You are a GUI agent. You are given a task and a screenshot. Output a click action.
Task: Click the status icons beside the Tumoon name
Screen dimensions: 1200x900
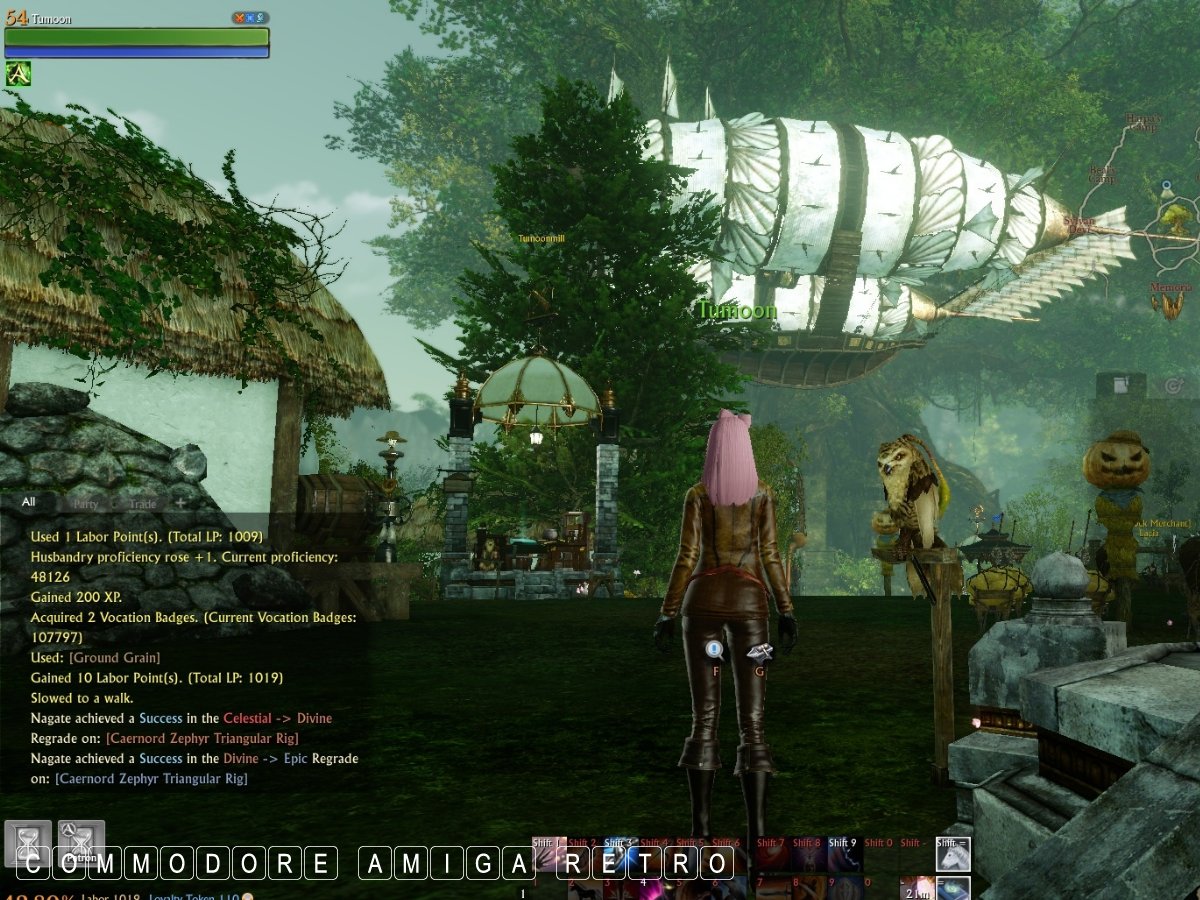(x=247, y=18)
